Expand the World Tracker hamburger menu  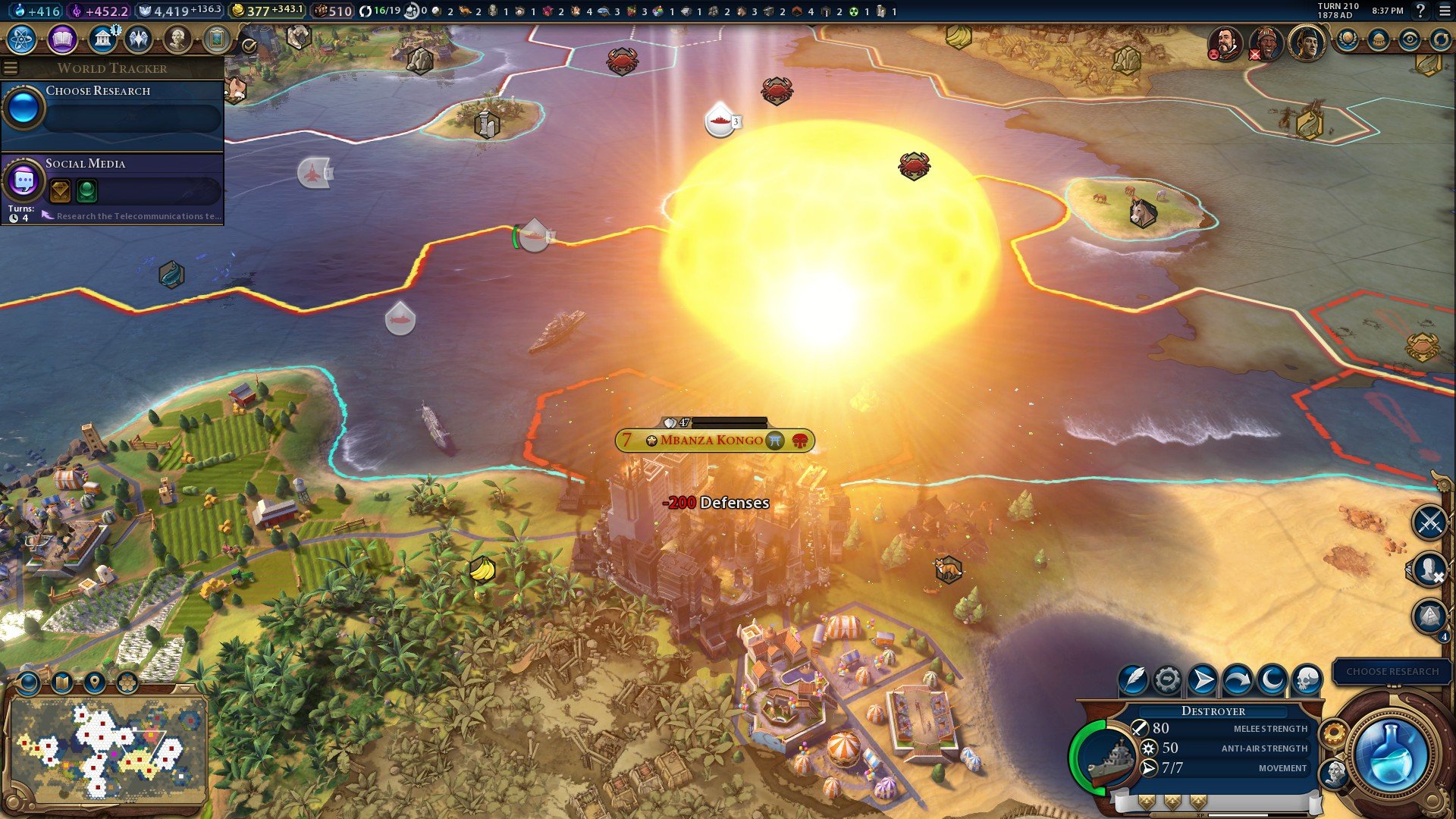pyautogui.click(x=11, y=67)
